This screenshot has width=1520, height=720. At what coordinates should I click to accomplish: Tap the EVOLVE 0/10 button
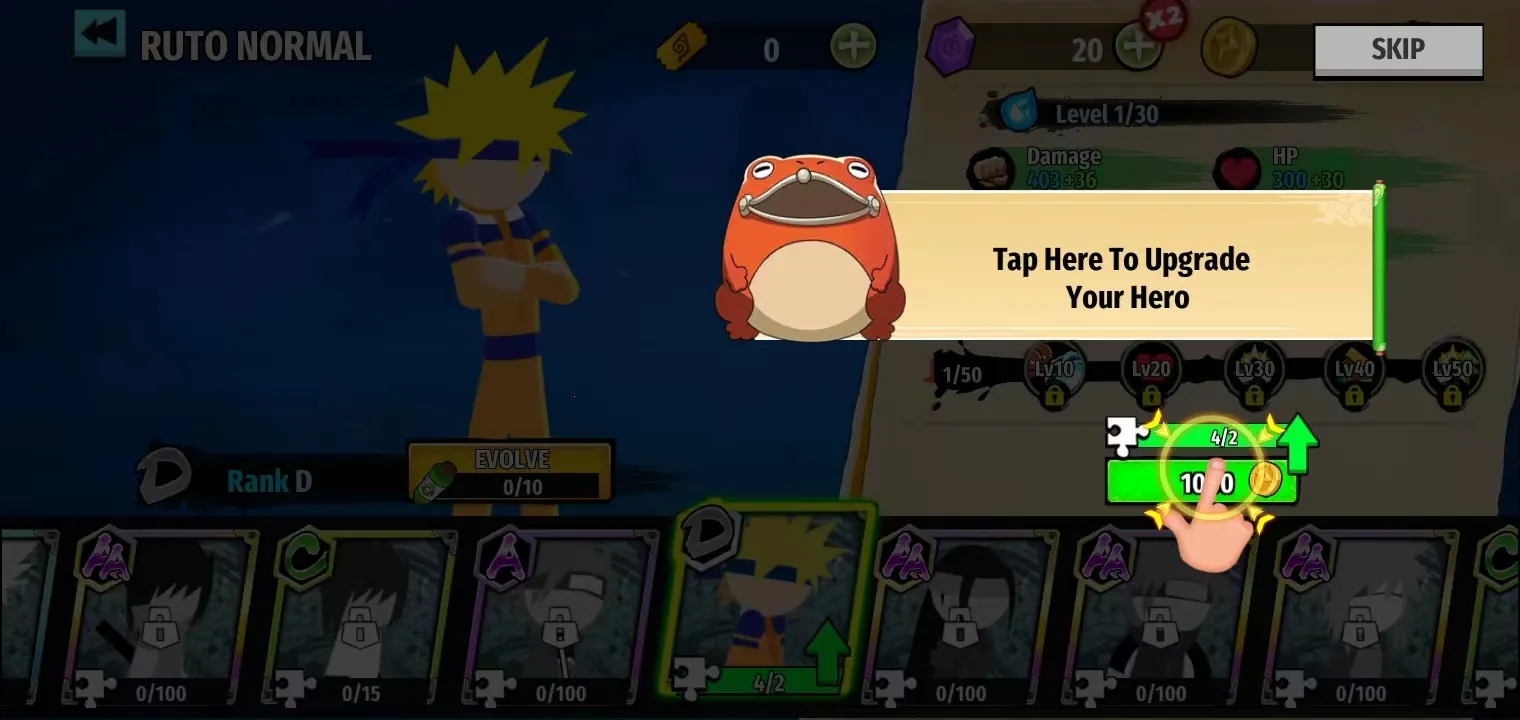(x=507, y=470)
